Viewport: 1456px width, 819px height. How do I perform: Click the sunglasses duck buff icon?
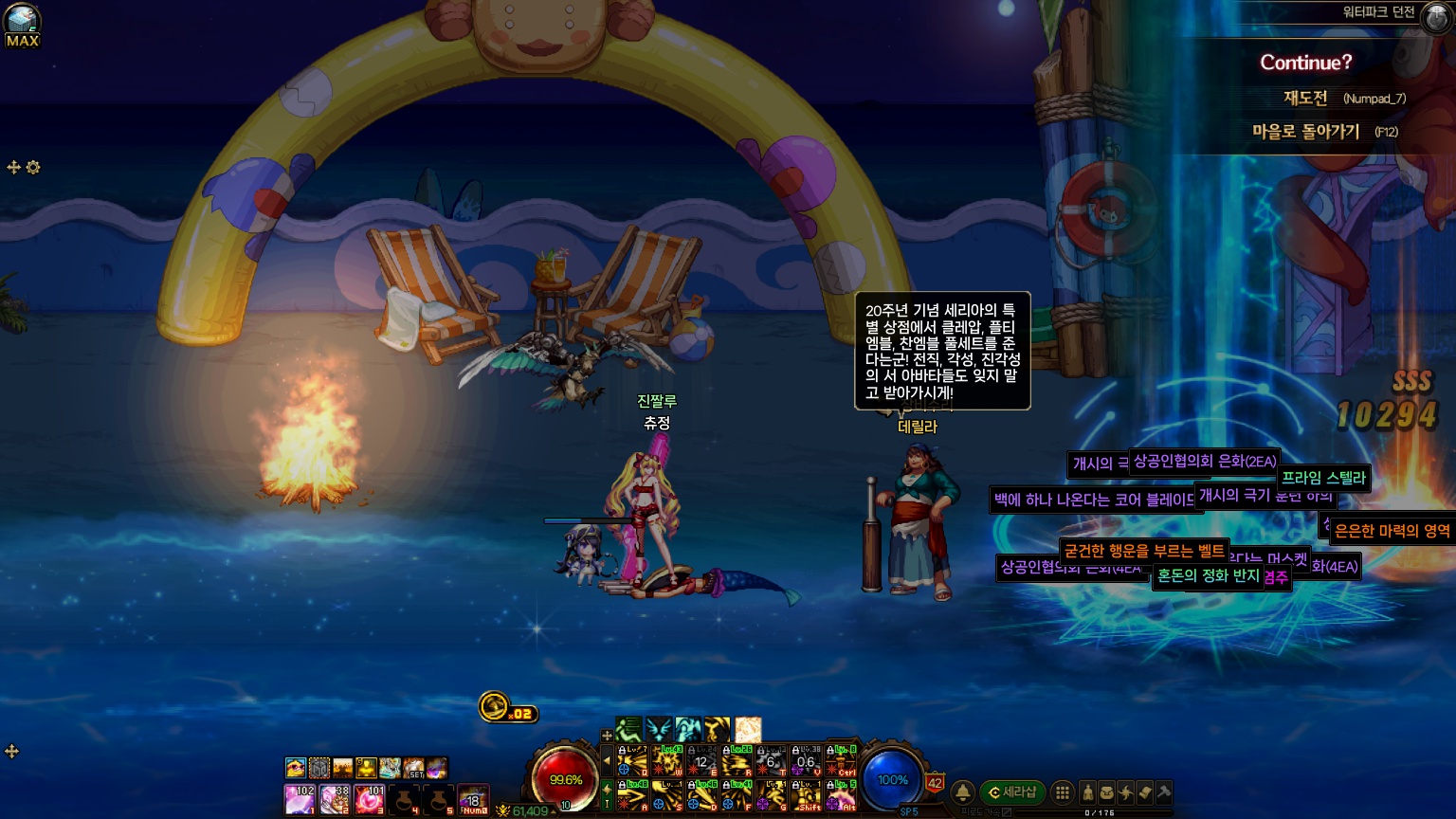click(x=296, y=767)
